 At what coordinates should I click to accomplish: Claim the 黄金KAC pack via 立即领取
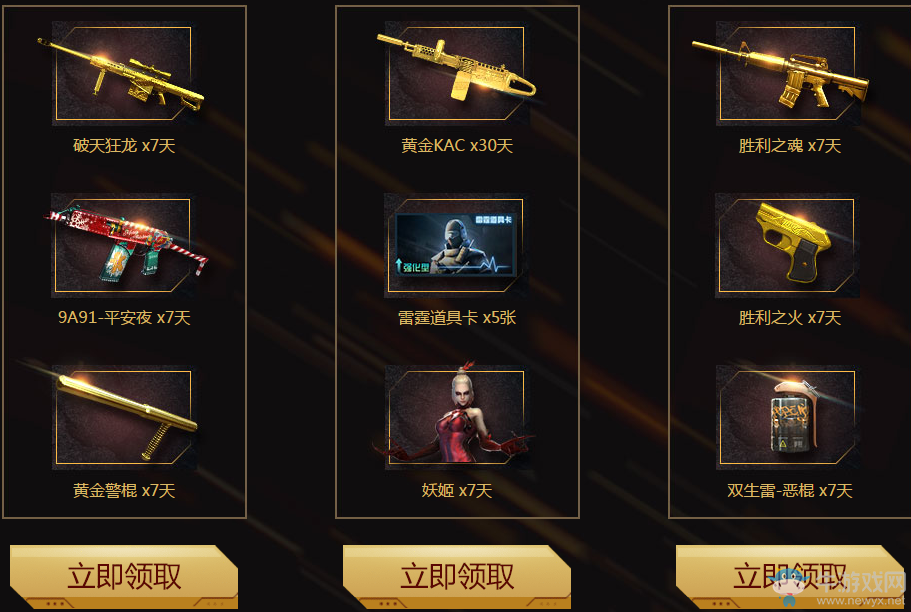457,576
